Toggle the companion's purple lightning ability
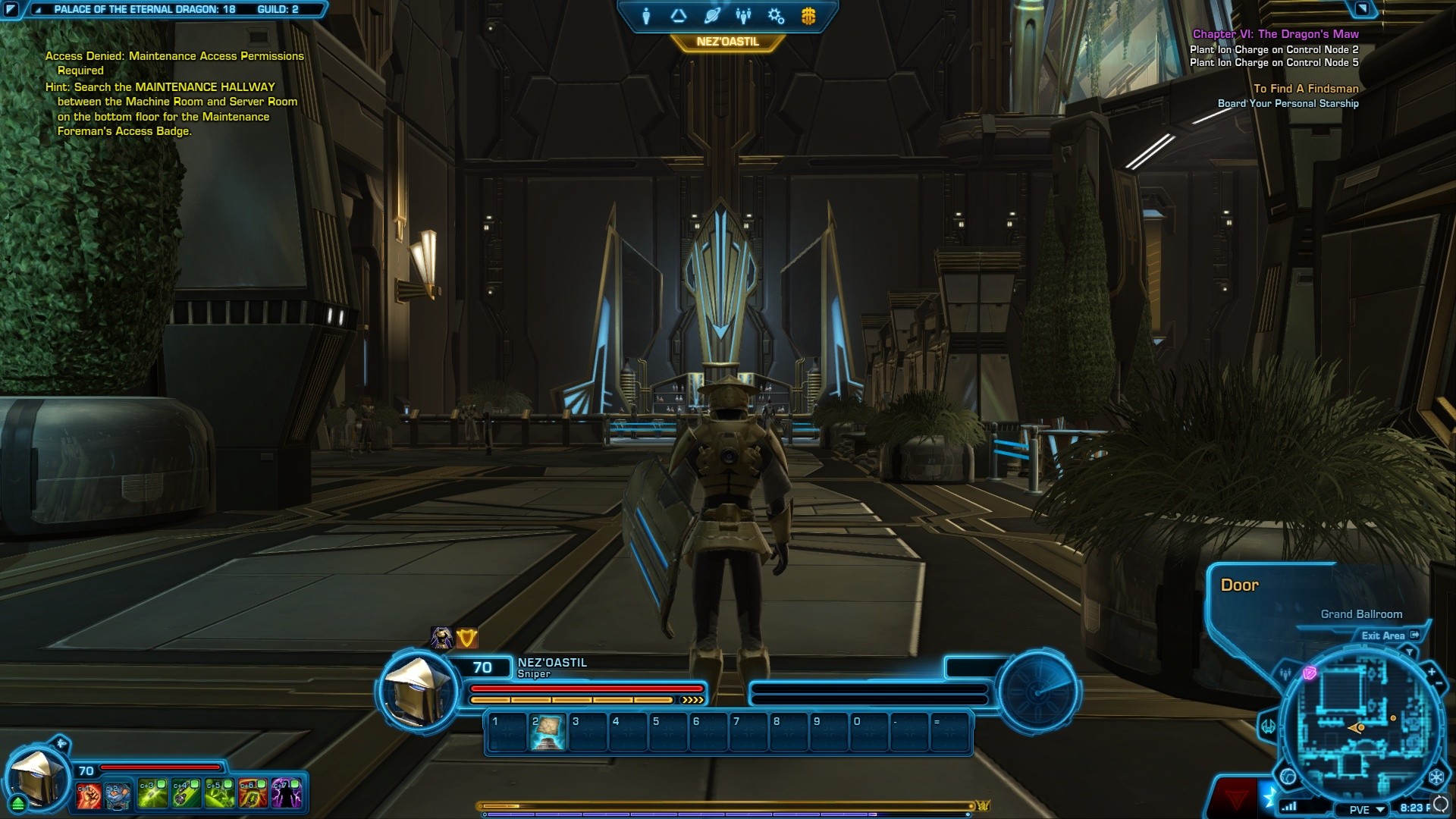This screenshot has width=1456, height=819. [287, 794]
